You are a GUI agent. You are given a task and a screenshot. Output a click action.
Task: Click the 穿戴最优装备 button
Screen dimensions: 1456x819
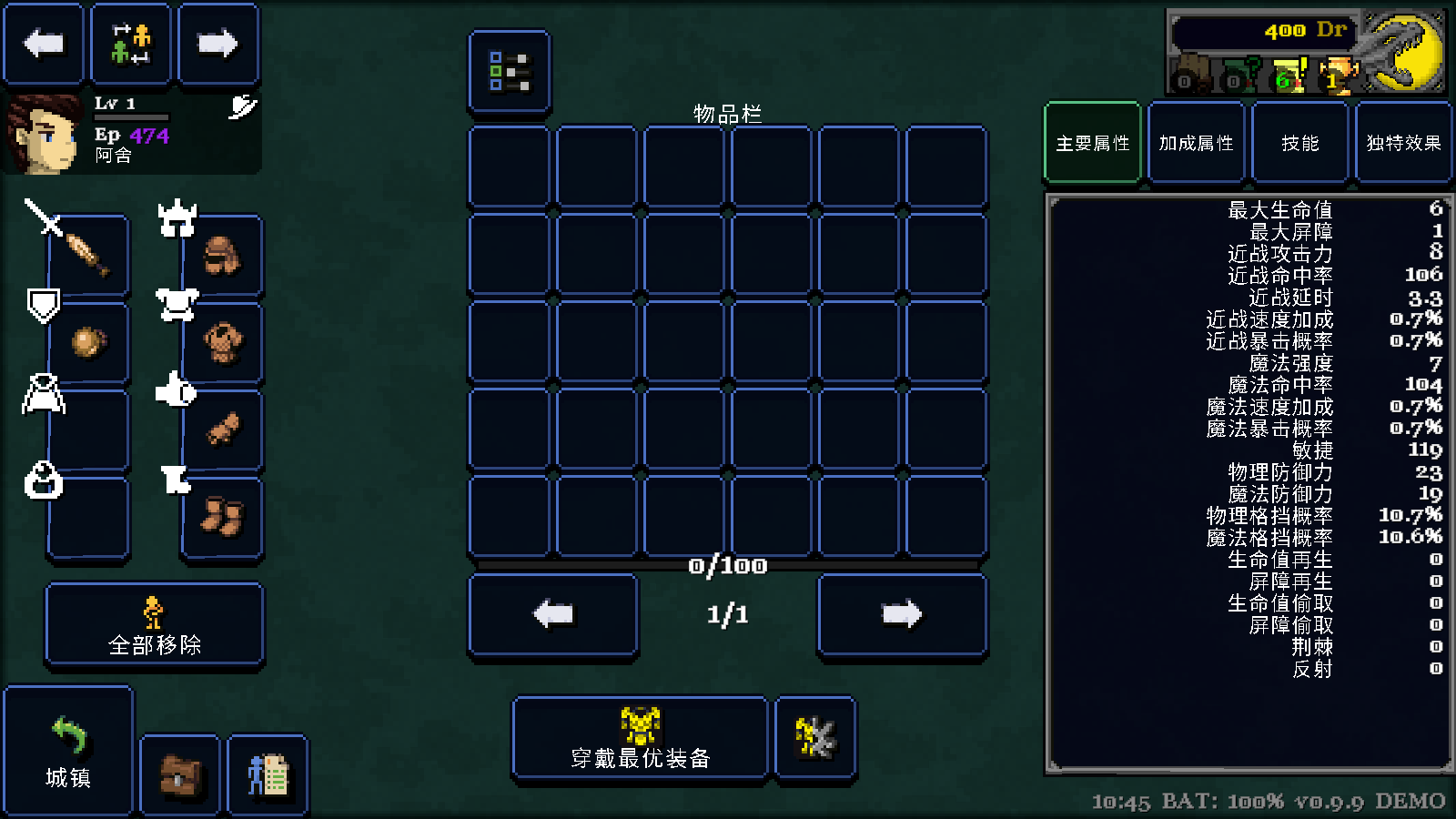(x=640, y=737)
